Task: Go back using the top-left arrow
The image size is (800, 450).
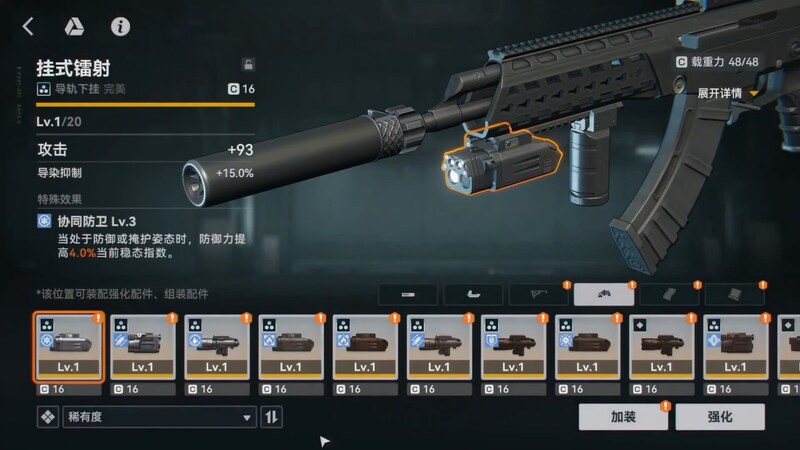Action: tap(28, 27)
